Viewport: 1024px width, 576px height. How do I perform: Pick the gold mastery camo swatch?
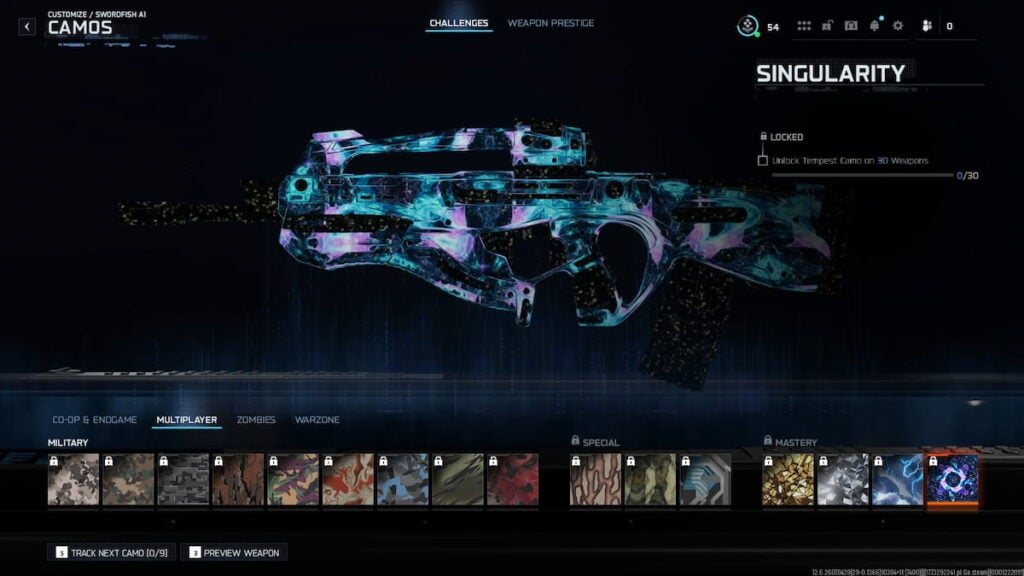point(788,480)
